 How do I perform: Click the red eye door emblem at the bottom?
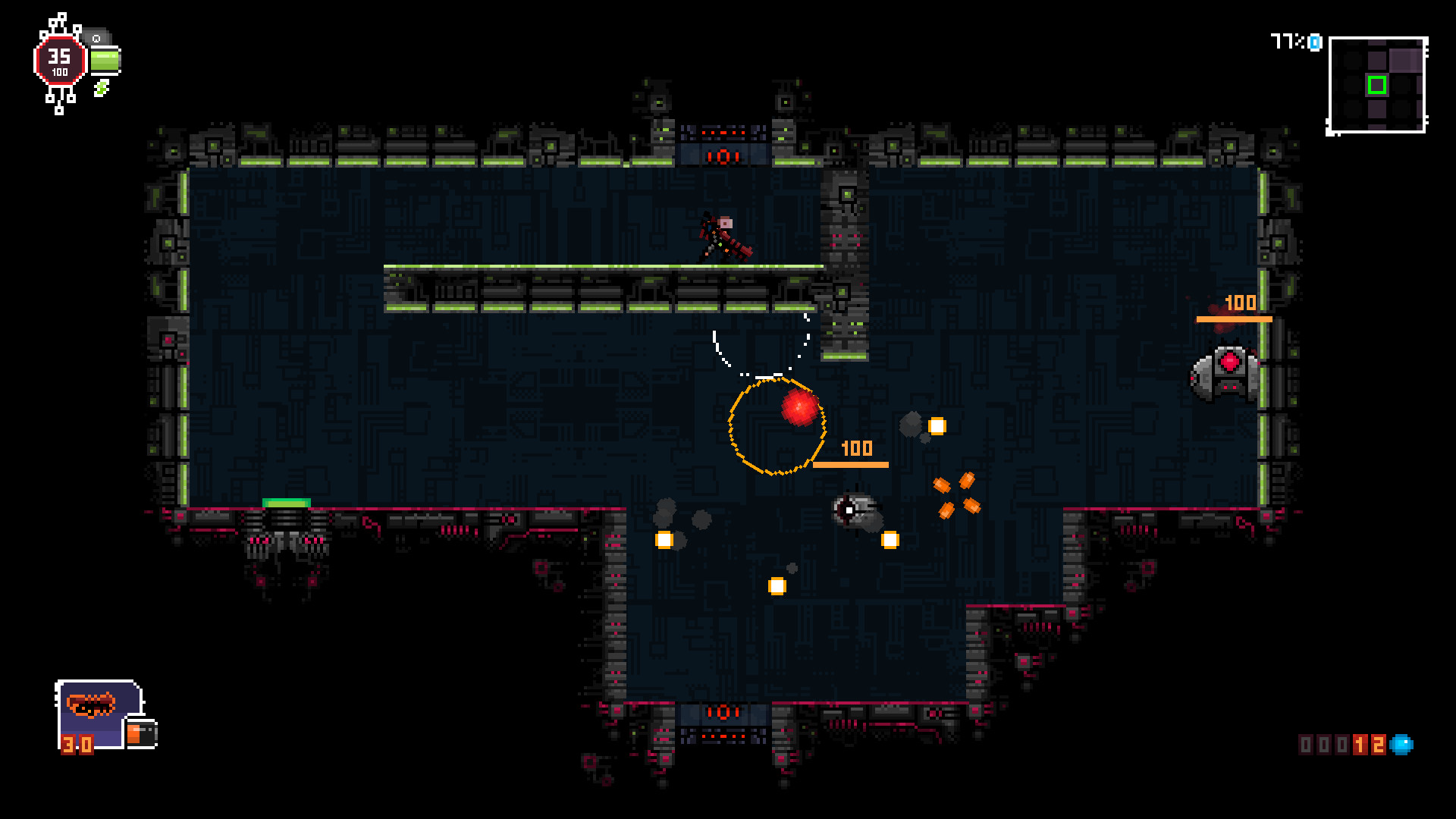coord(722,712)
